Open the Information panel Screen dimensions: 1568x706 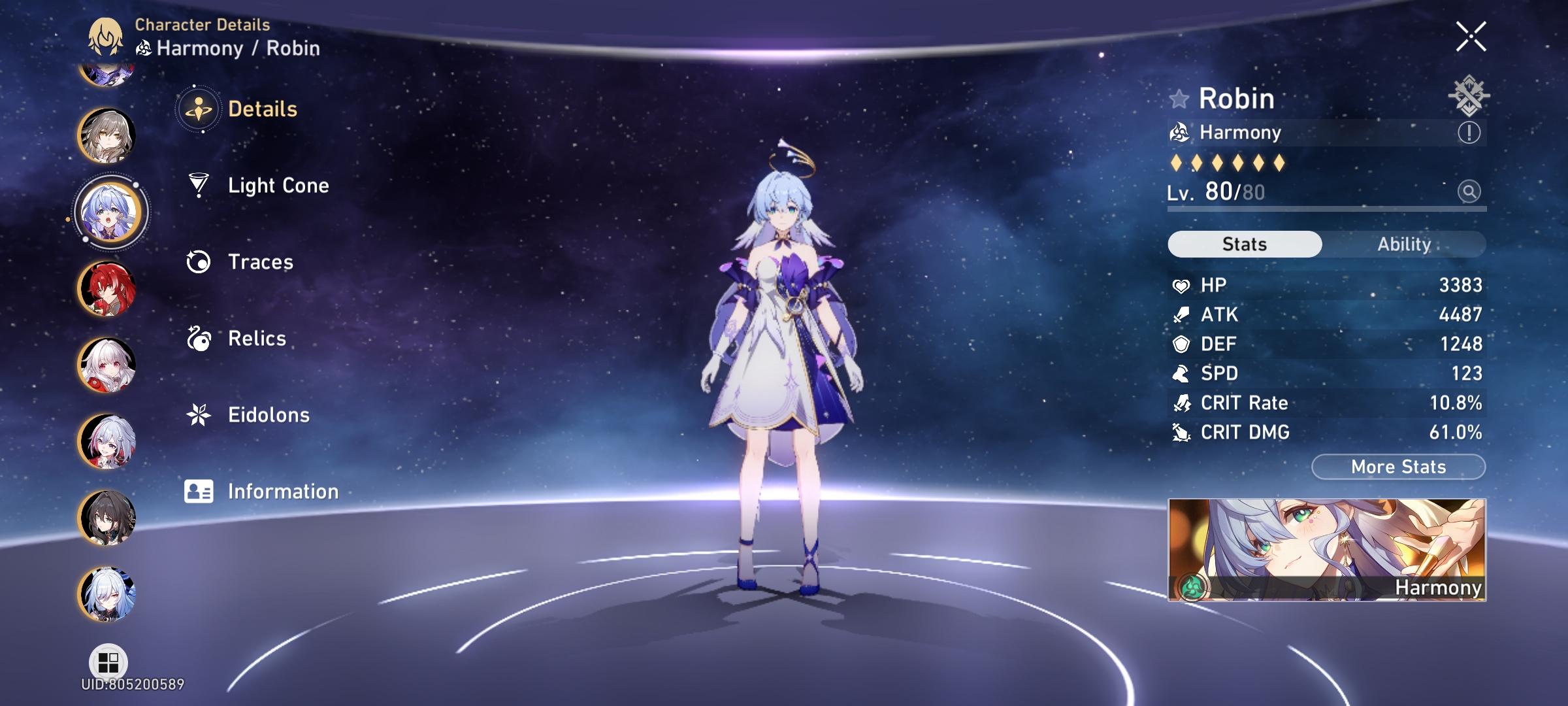[x=281, y=490]
